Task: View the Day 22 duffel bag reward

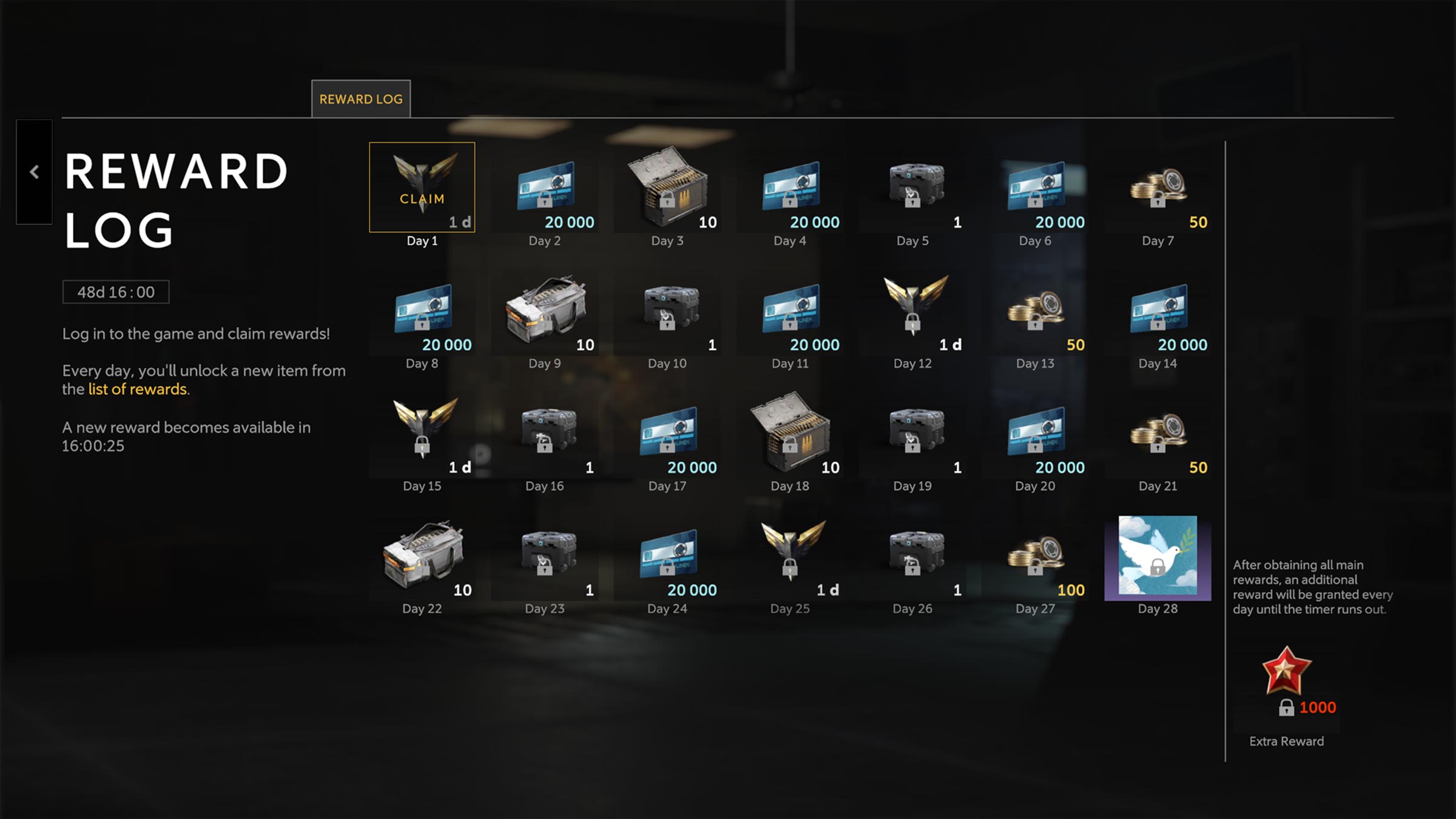Action: point(422,556)
